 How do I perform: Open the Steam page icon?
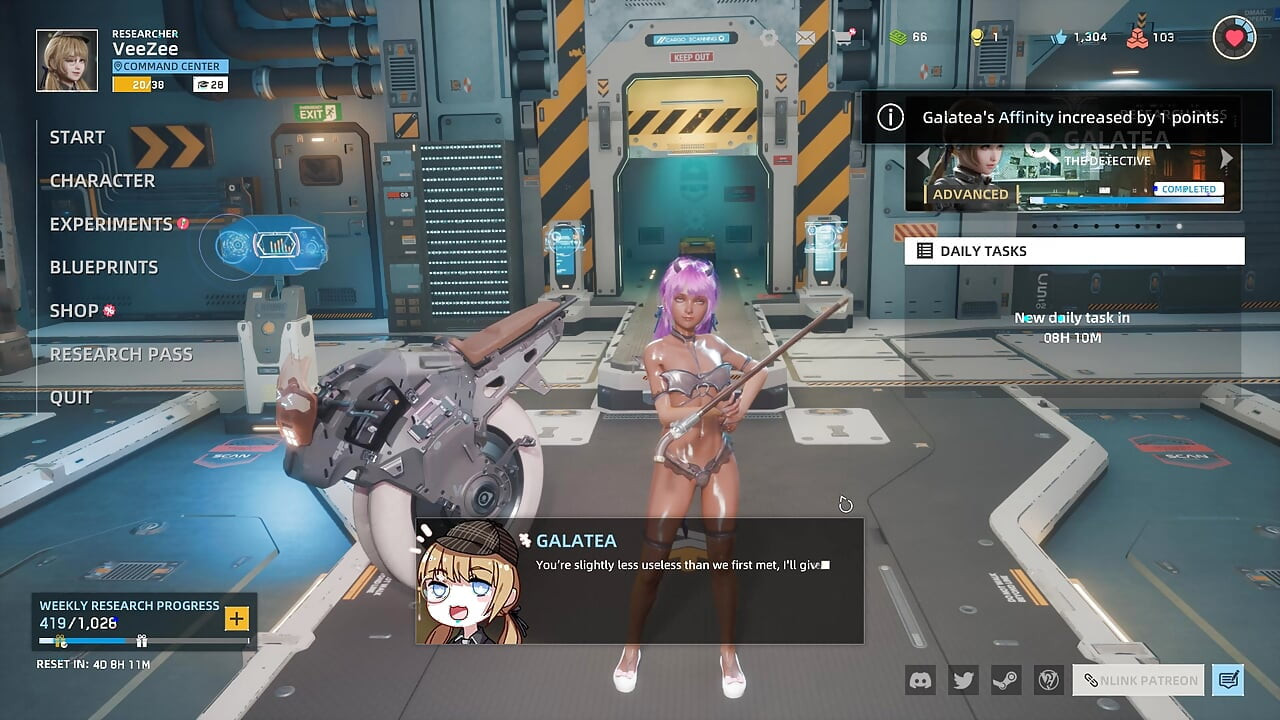click(1005, 680)
